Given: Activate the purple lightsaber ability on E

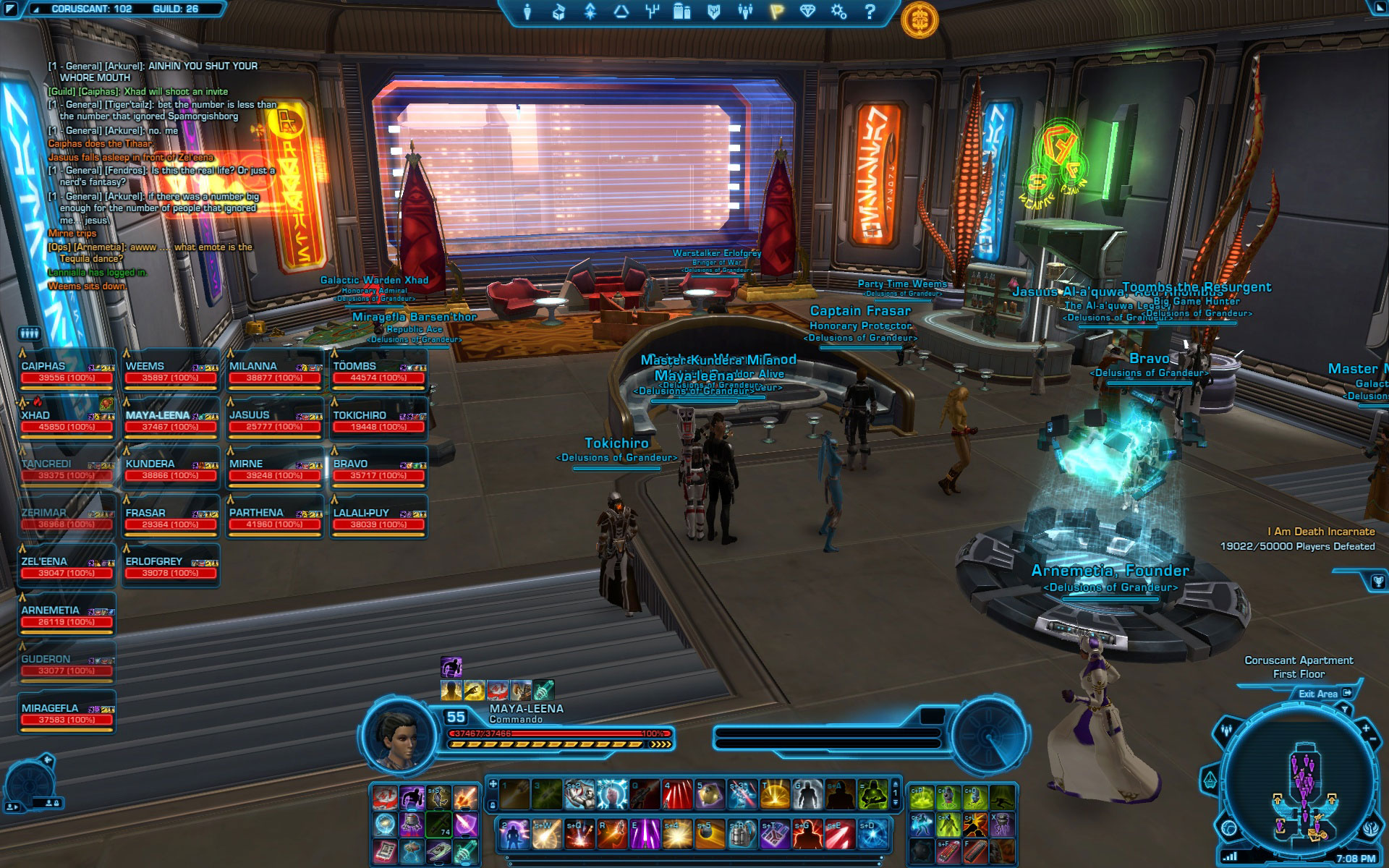Looking at the screenshot, I should click(645, 835).
